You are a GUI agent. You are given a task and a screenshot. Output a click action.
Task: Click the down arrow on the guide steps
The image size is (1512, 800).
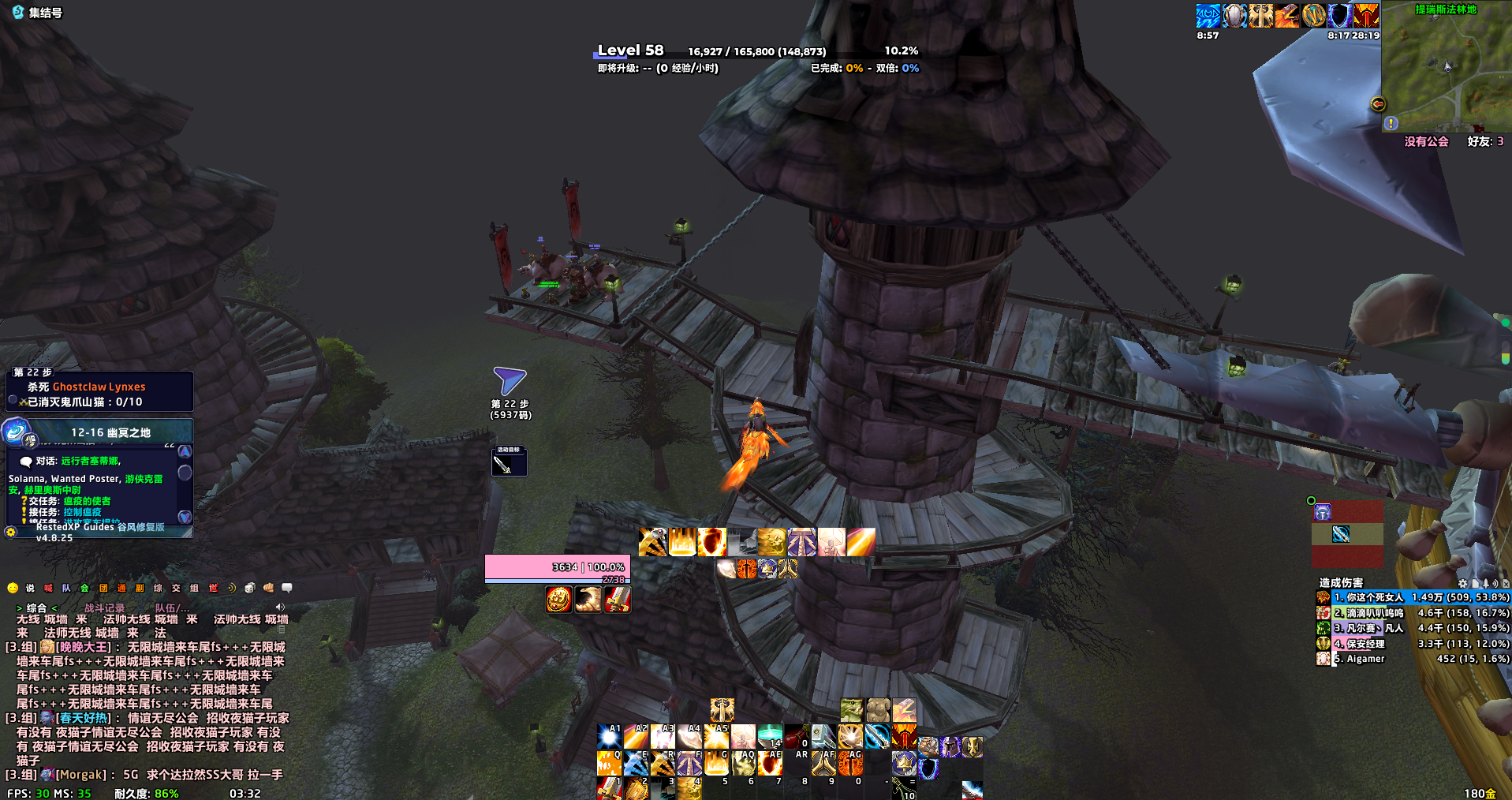click(x=185, y=517)
